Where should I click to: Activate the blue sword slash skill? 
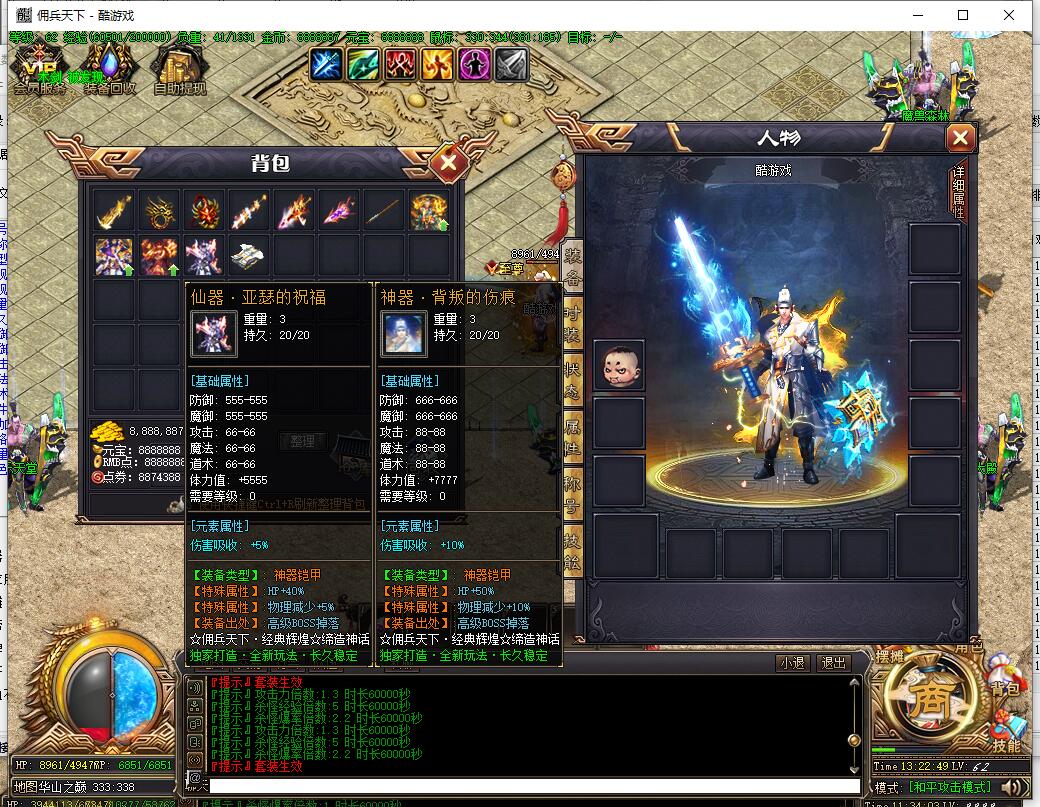(326, 64)
